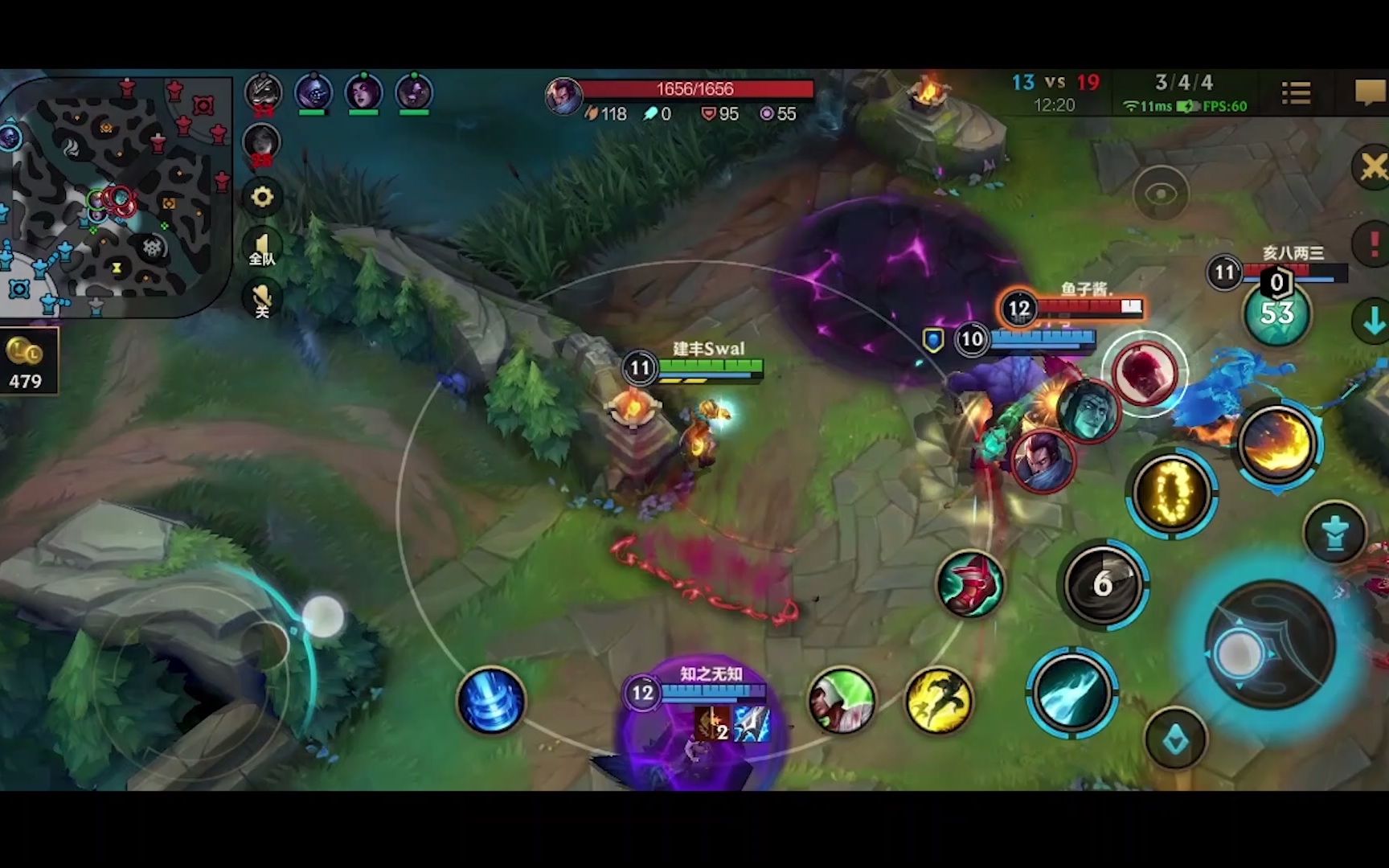Open the scoreboard list

1296,93
